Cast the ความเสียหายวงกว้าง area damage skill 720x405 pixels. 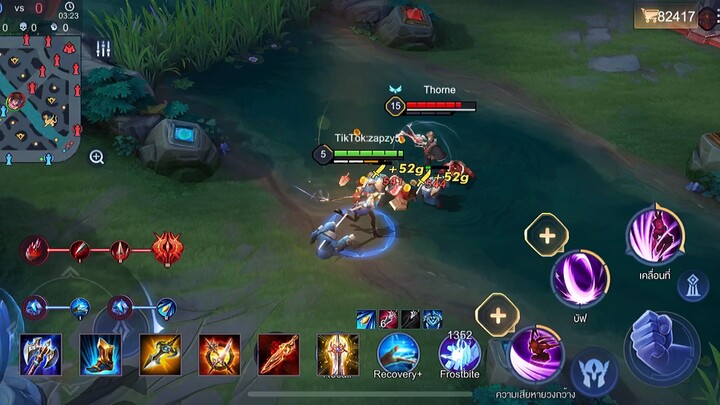pyautogui.click(x=535, y=354)
